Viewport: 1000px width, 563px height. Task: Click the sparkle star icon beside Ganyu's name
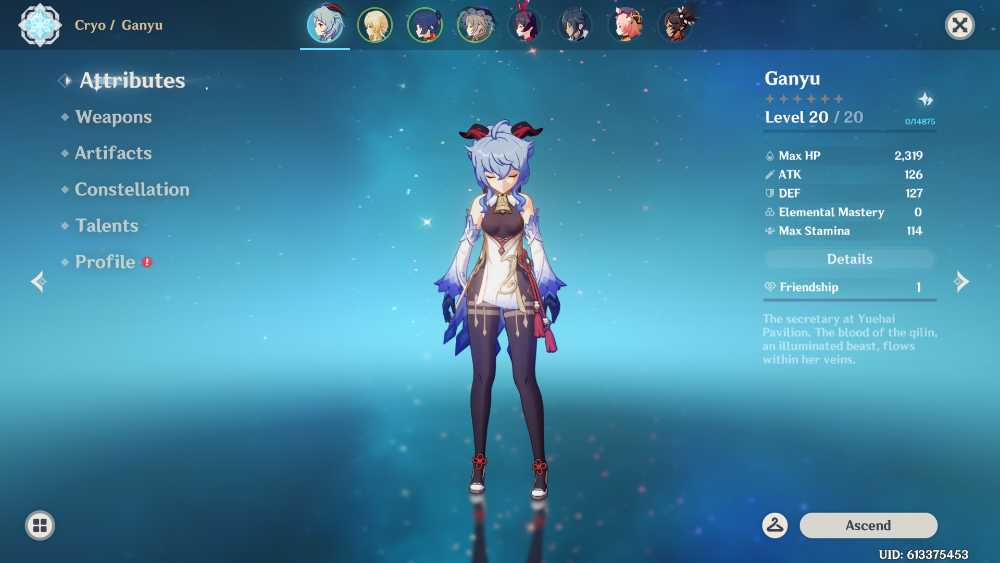point(926,99)
